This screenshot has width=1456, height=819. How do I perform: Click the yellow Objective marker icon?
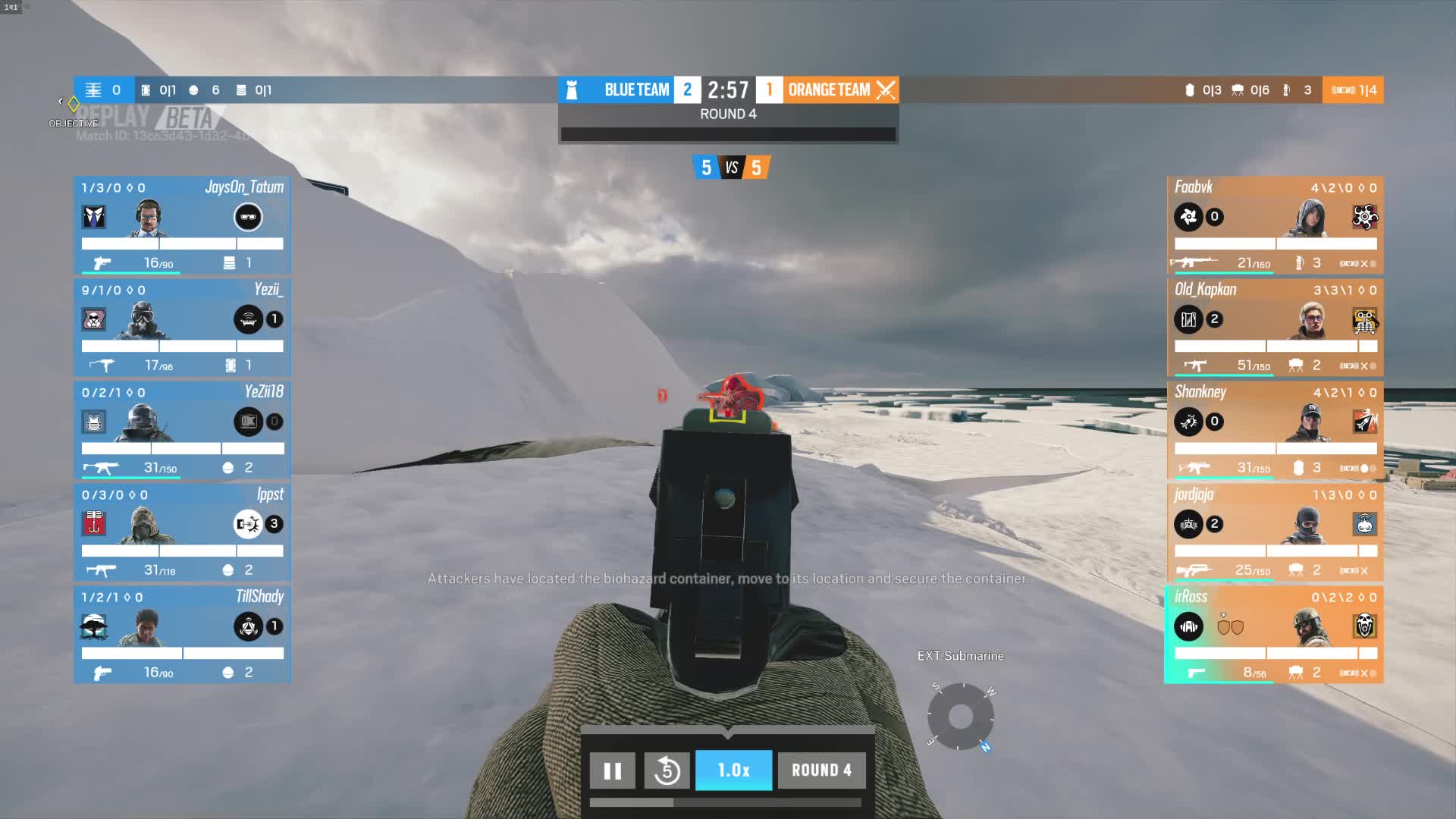(74, 103)
